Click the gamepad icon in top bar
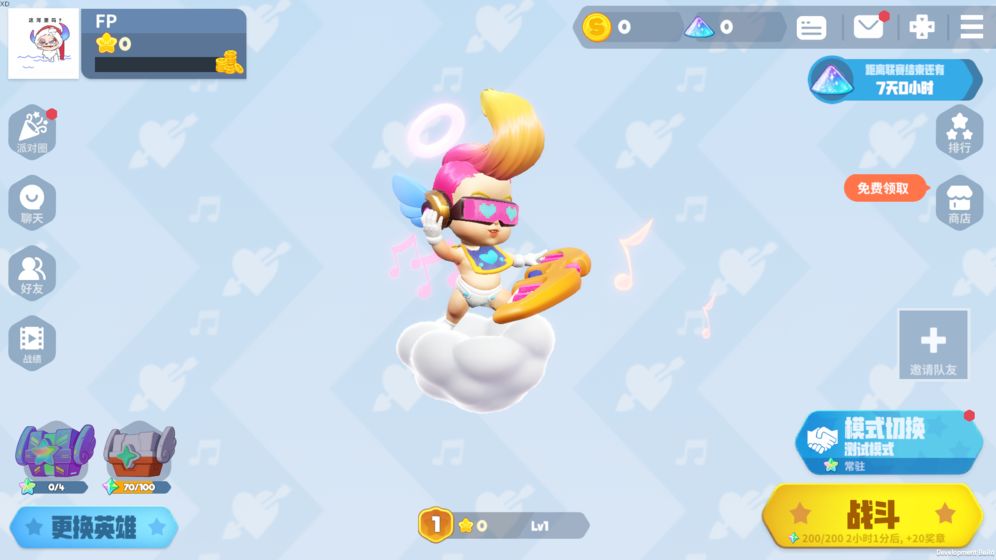The width and height of the screenshot is (996, 560). [x=921, y=27]
